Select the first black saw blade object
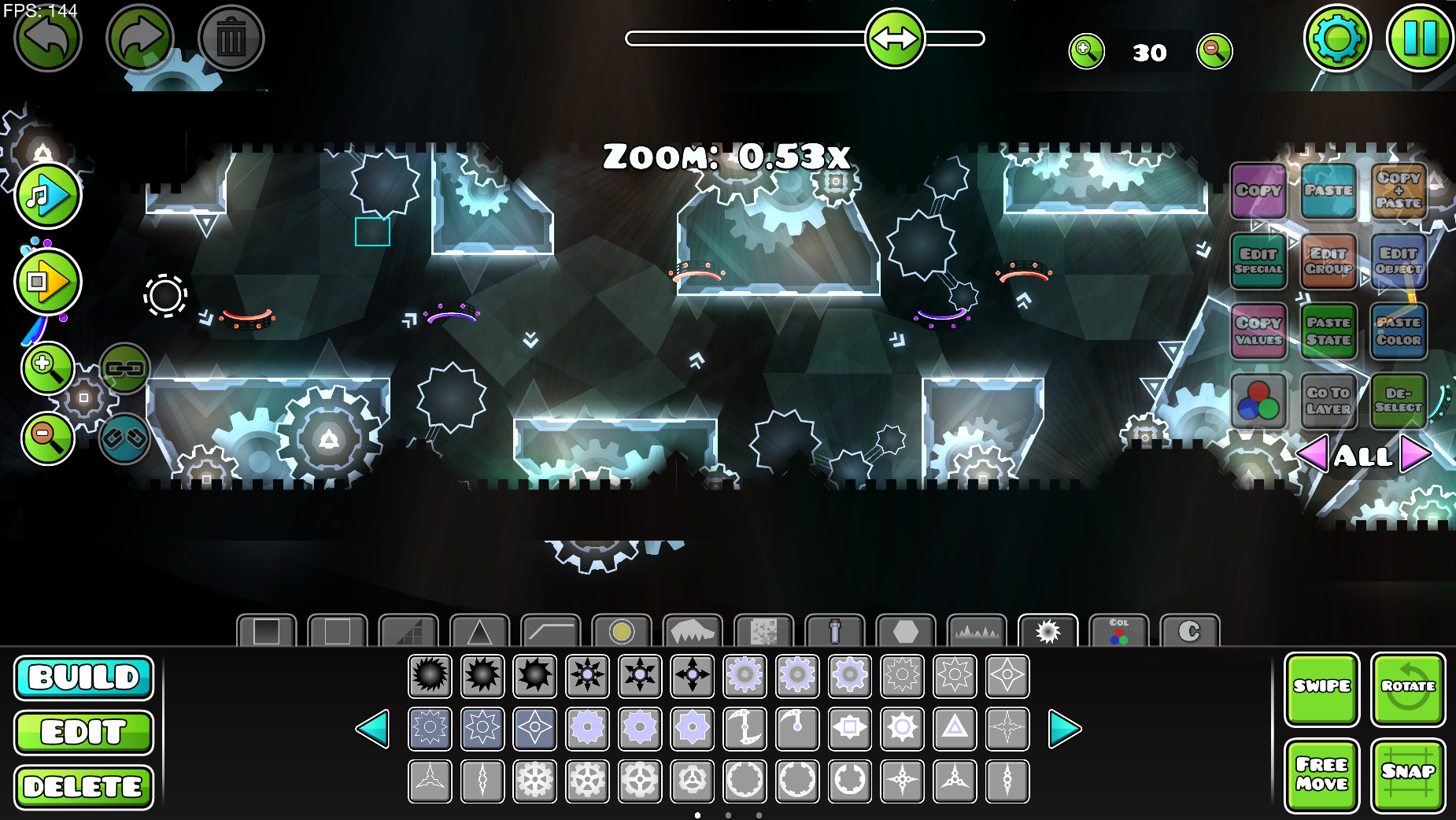1456x820 pixels. [430, 674]
